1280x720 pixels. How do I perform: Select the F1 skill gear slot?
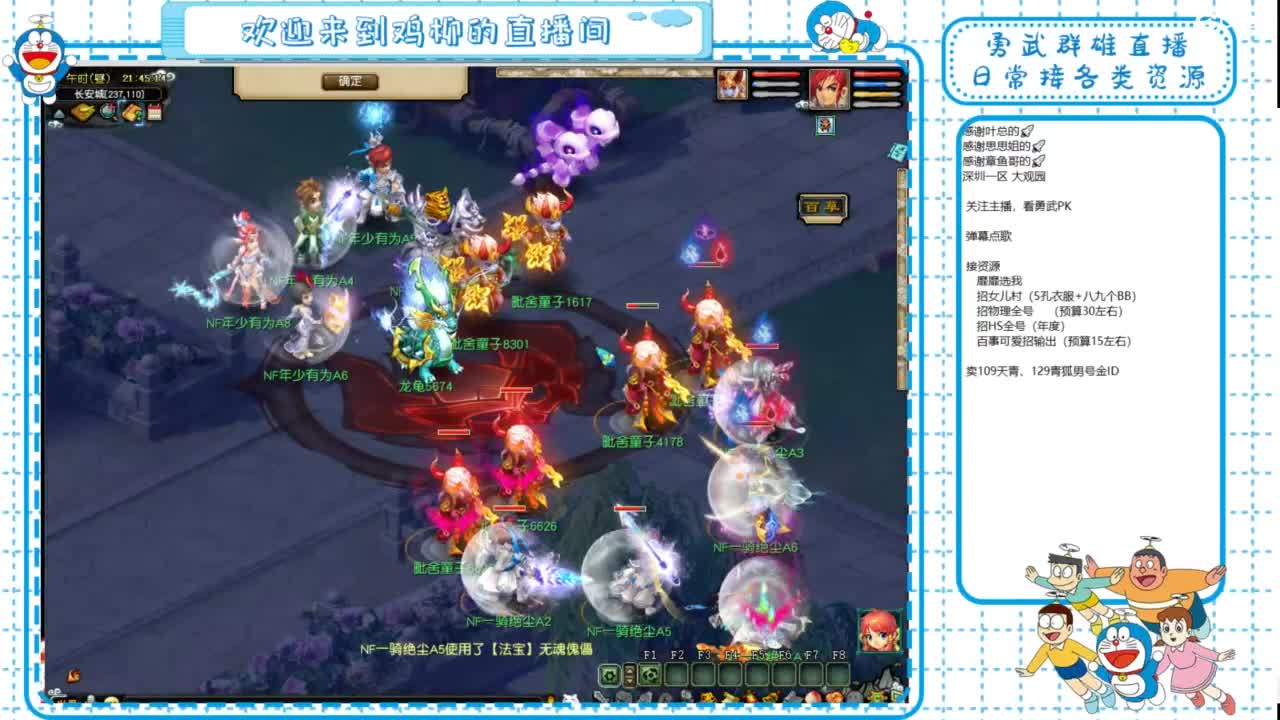pyautogui.click(x=651, y=674)
